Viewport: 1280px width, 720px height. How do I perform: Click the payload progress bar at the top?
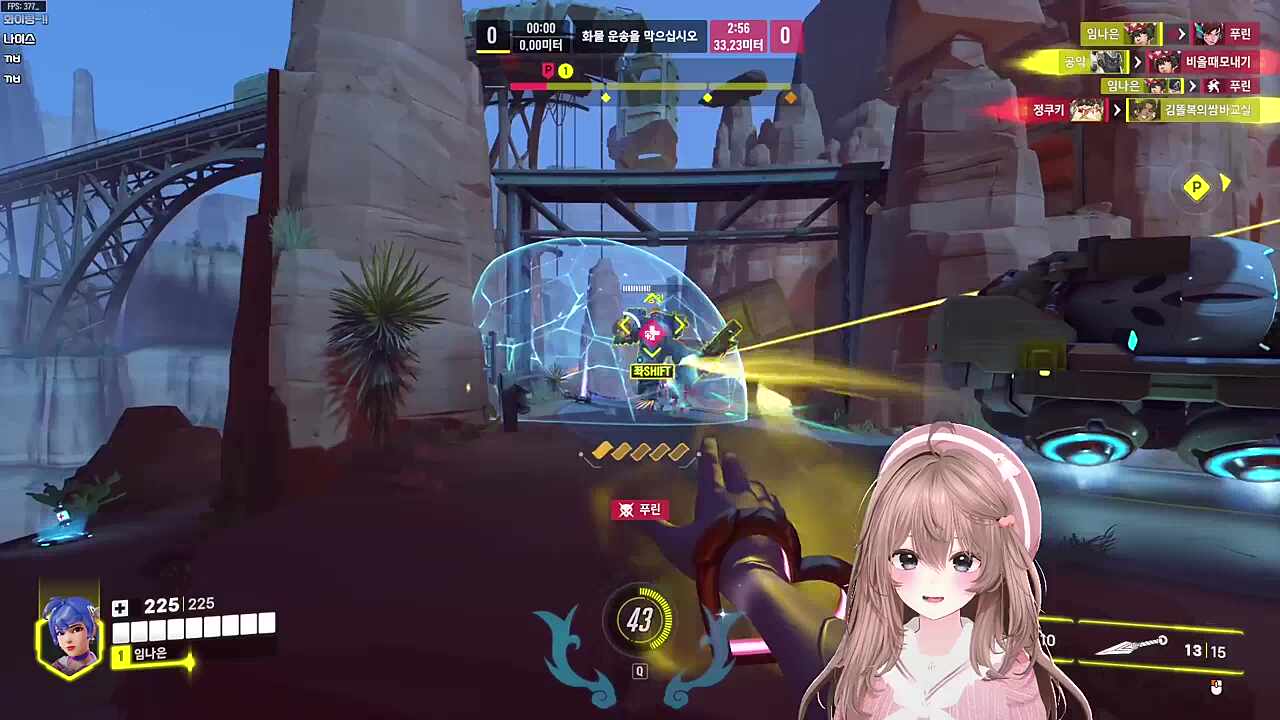point(650,87)
